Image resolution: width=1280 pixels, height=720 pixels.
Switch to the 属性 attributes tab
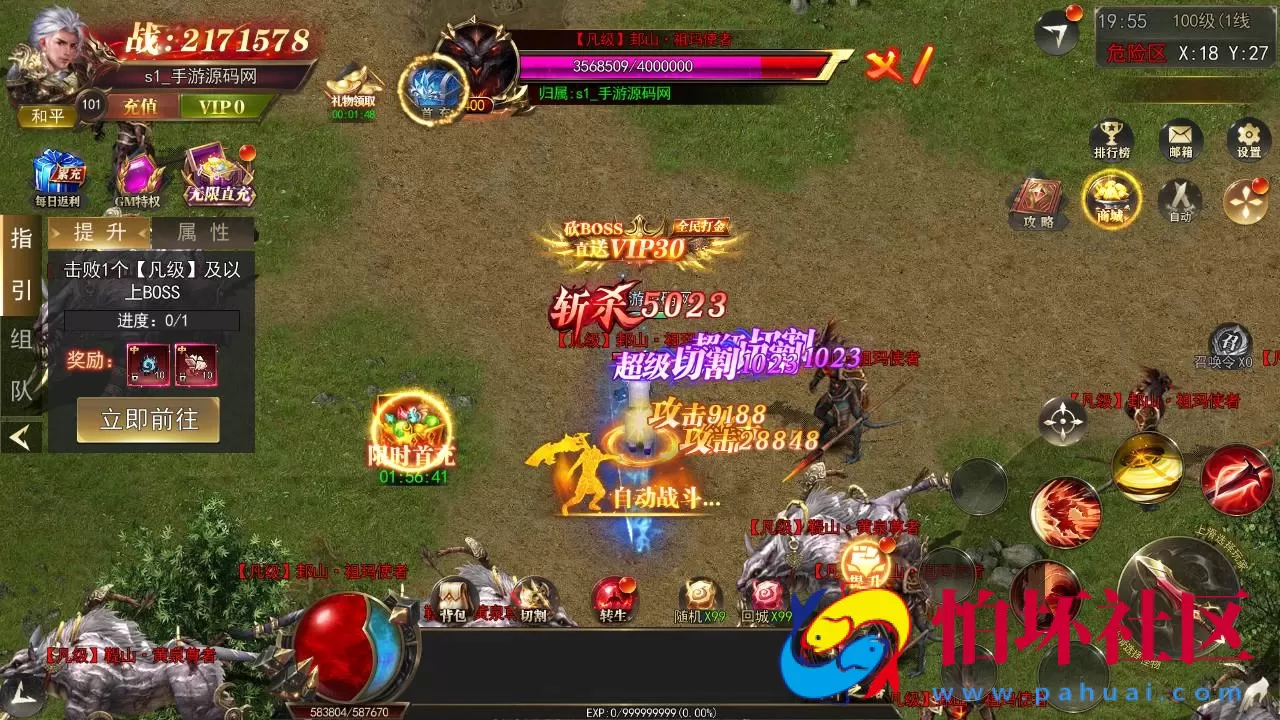(204, 231)
